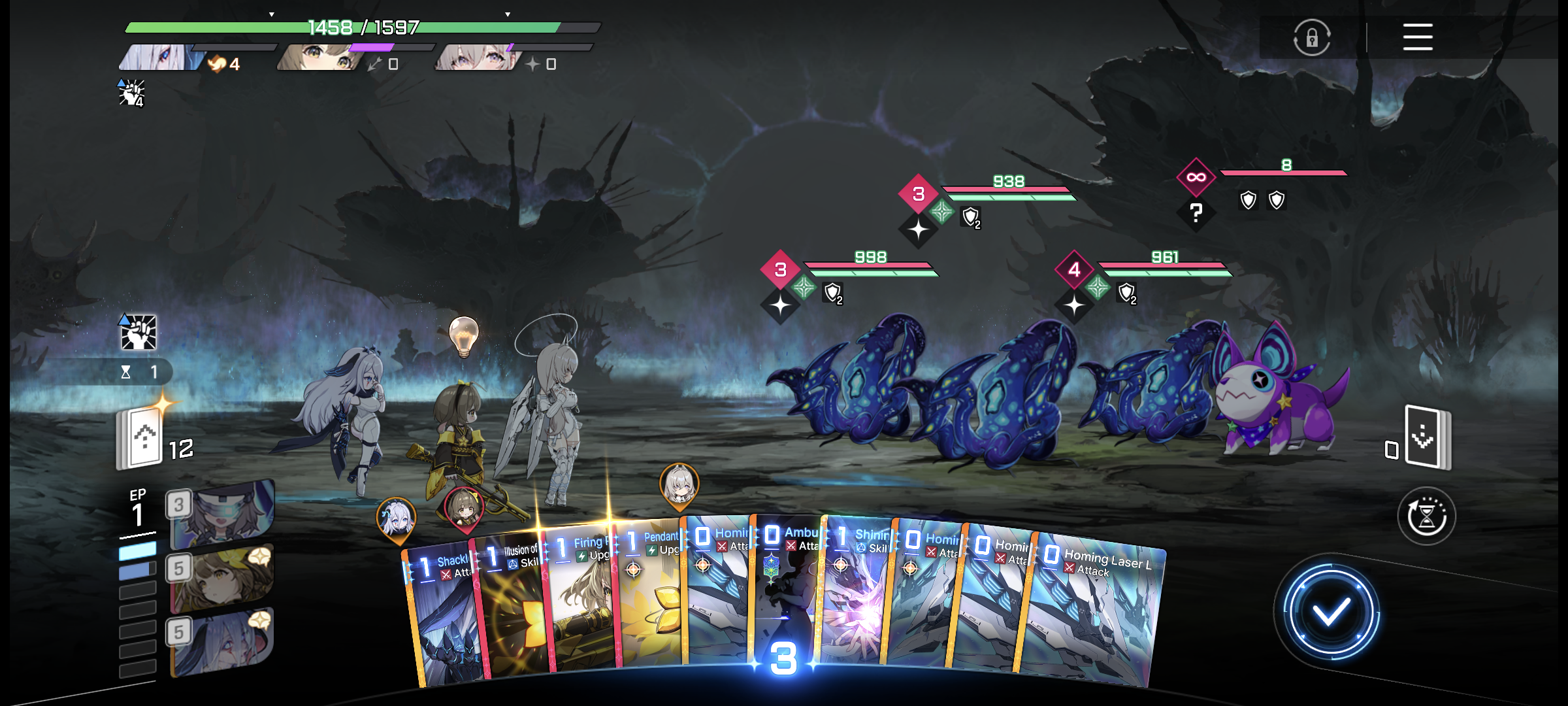Confirm end turn with the blue checkmark button

pyautogui.click(x=1330, y=613)
